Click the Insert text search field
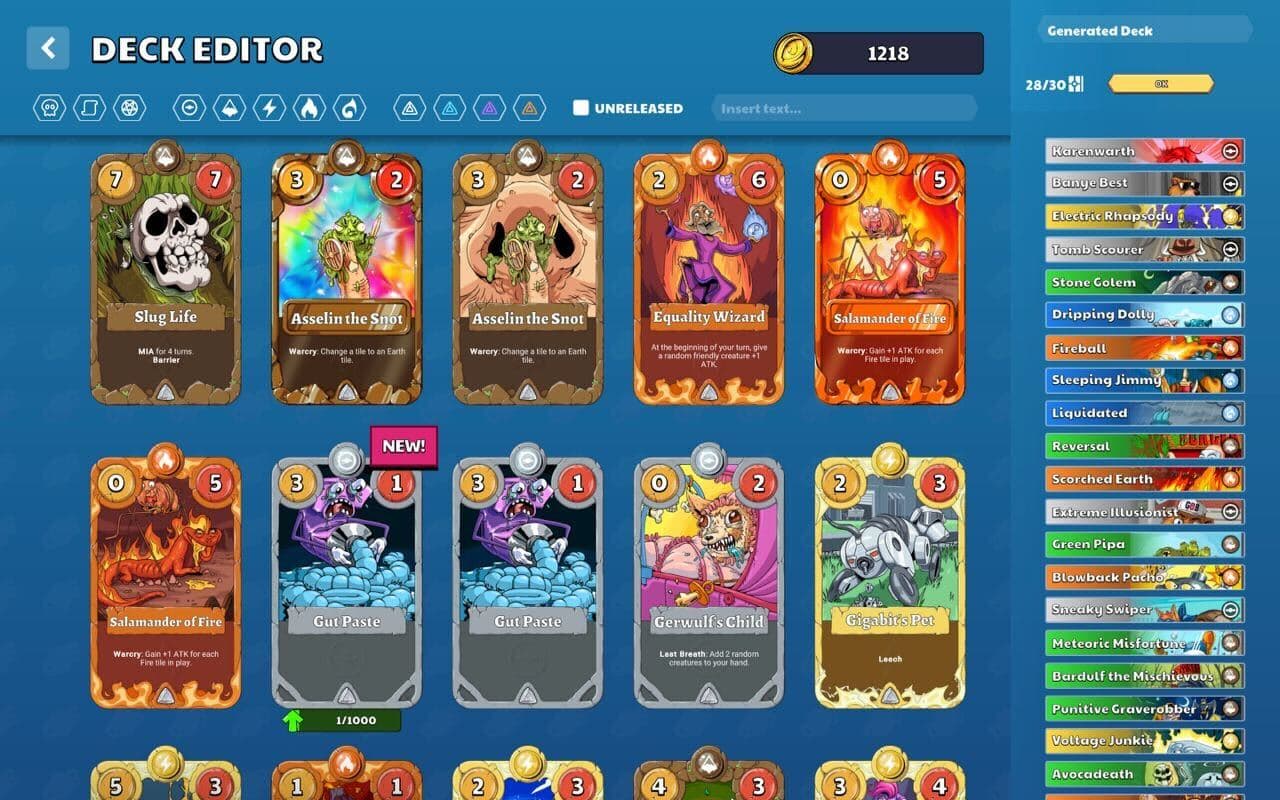1280x800 pixels. click(843, 107)
